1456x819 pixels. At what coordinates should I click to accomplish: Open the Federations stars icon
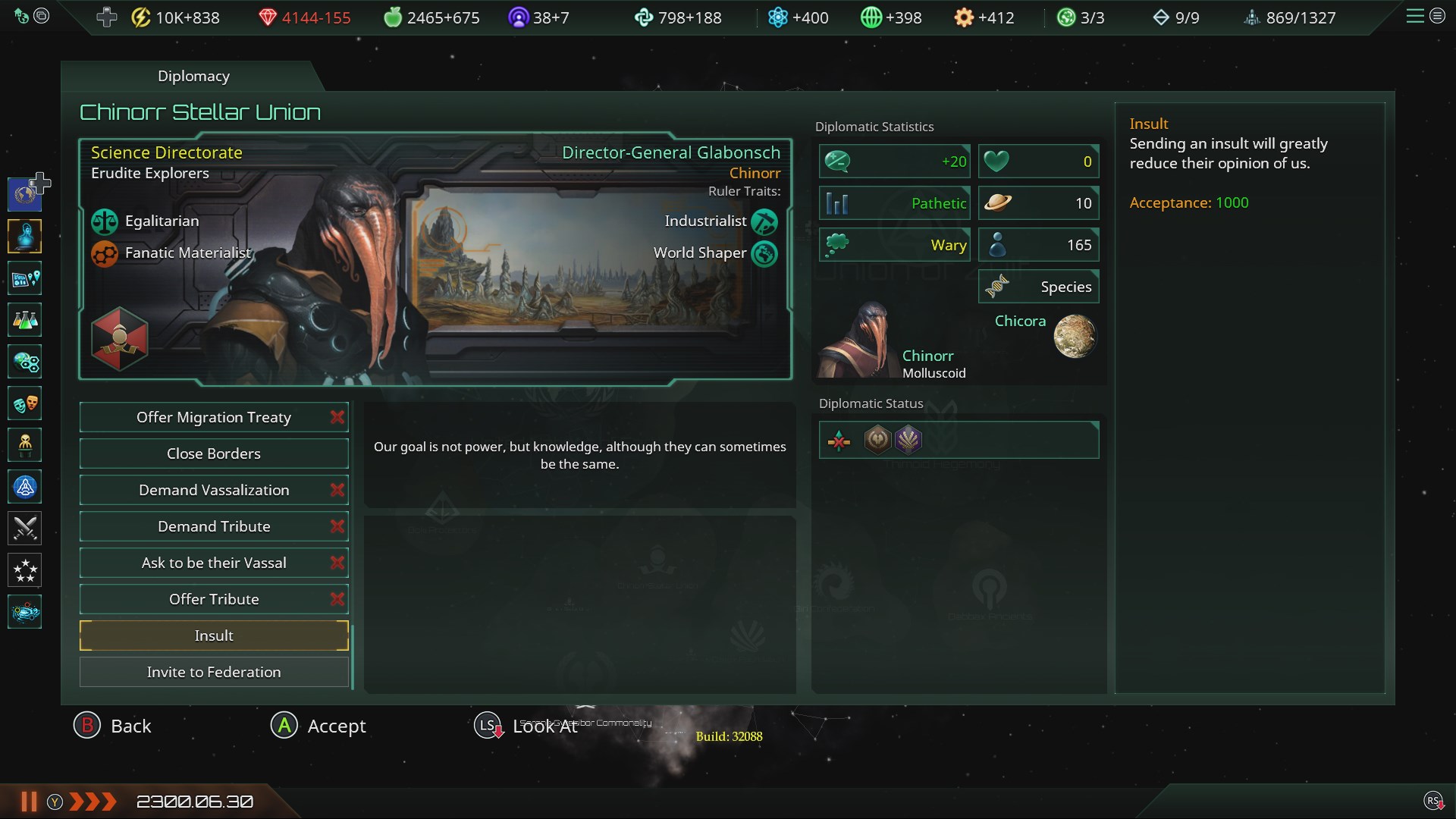point(24,570)
